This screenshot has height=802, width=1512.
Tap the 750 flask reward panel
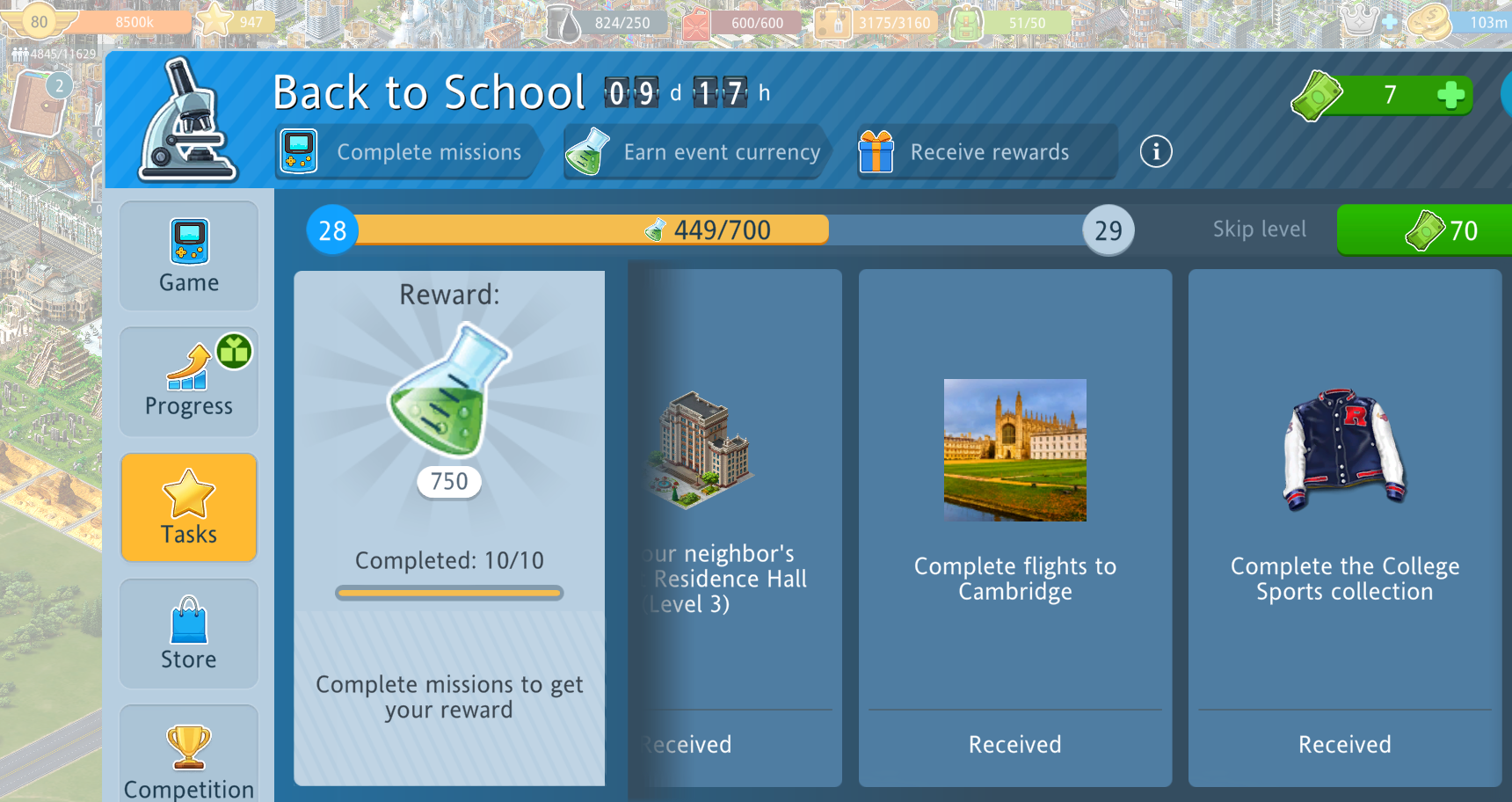tap(449, 440)
